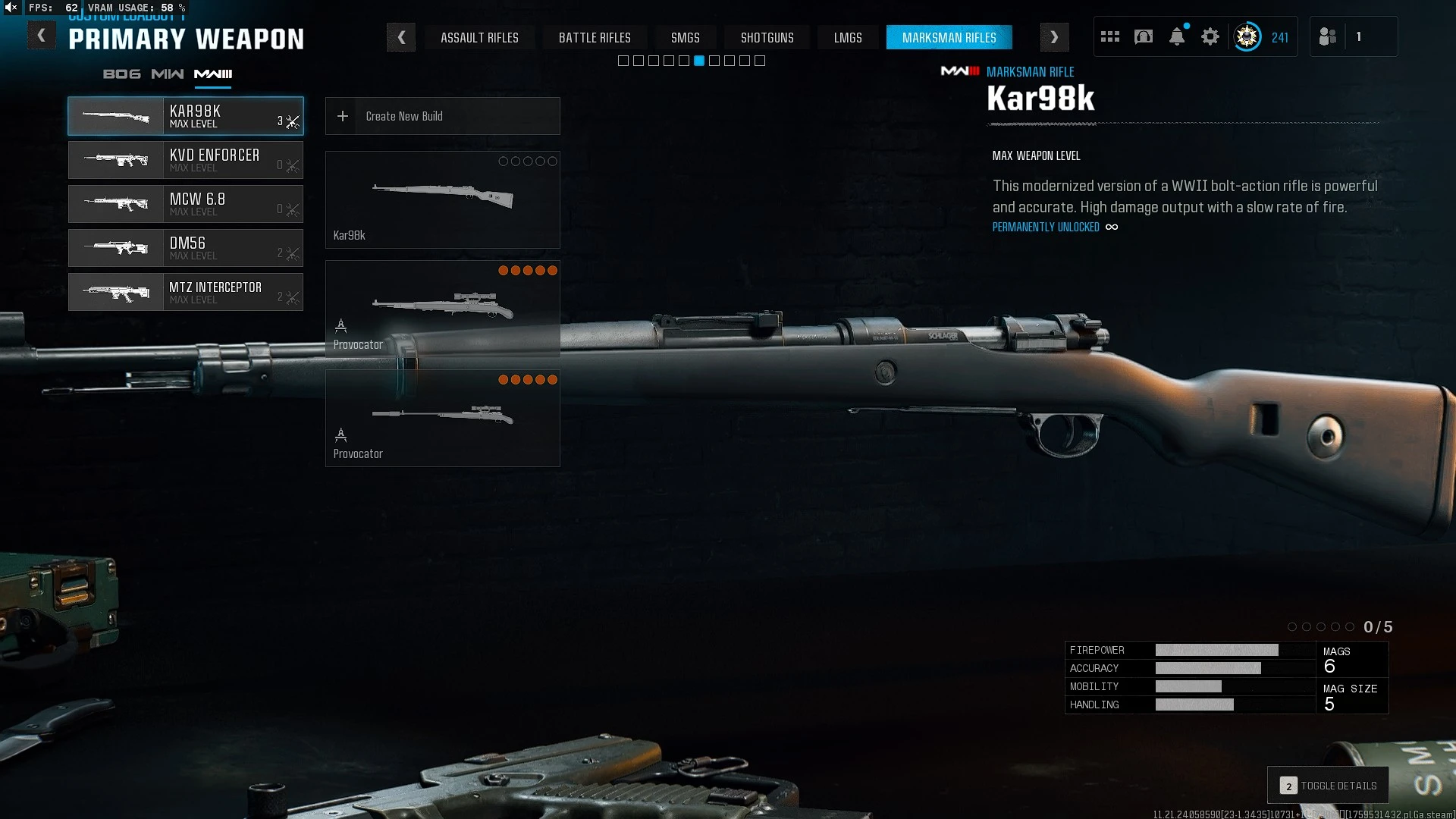
Task: Select the KVD Enforcer rifle
Action: [186, 160]
